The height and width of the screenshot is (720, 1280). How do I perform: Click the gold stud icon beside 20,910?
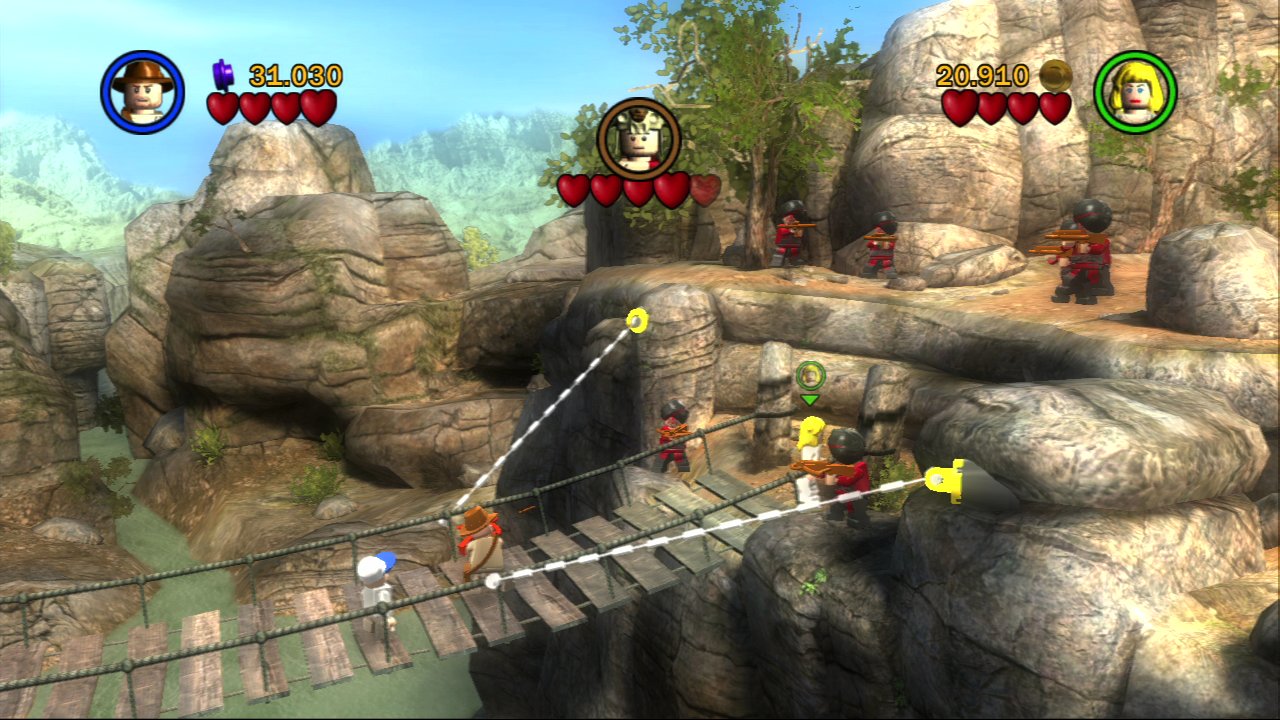[x=1055, y=75]
